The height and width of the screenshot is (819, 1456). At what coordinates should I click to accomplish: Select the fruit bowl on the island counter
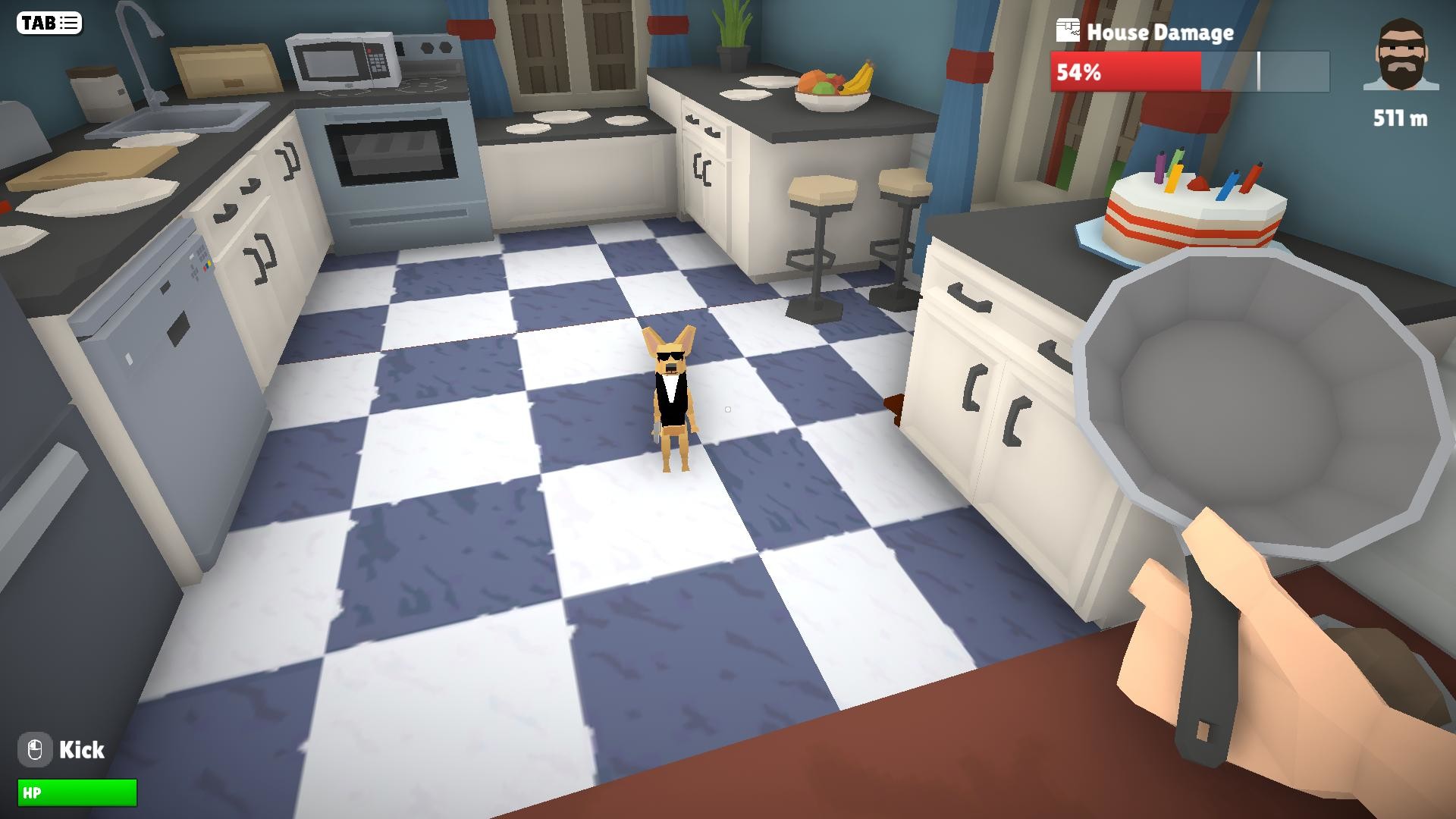point(833,87)
